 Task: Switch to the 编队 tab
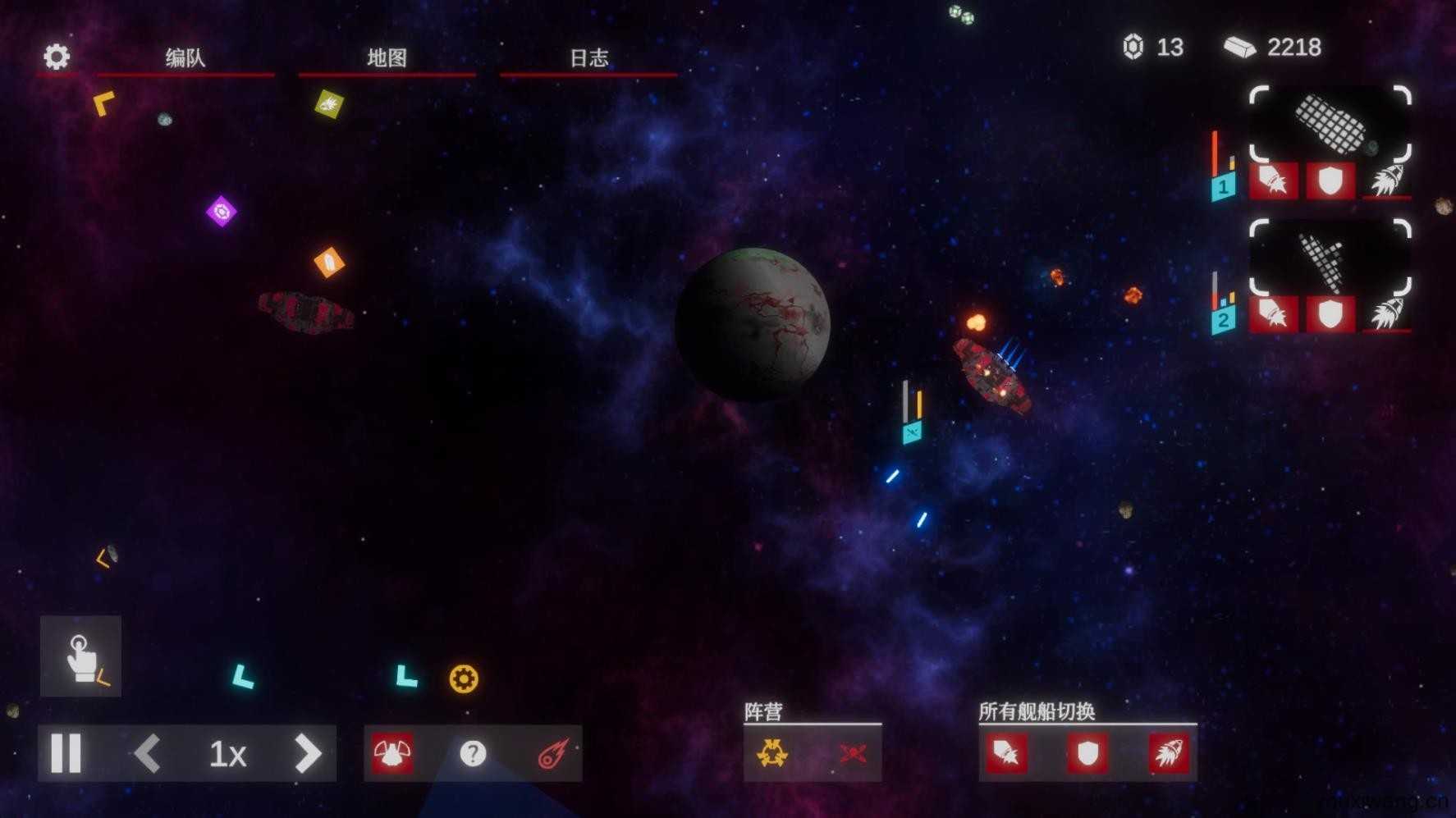pyautogui.click(x=185, y=57)
